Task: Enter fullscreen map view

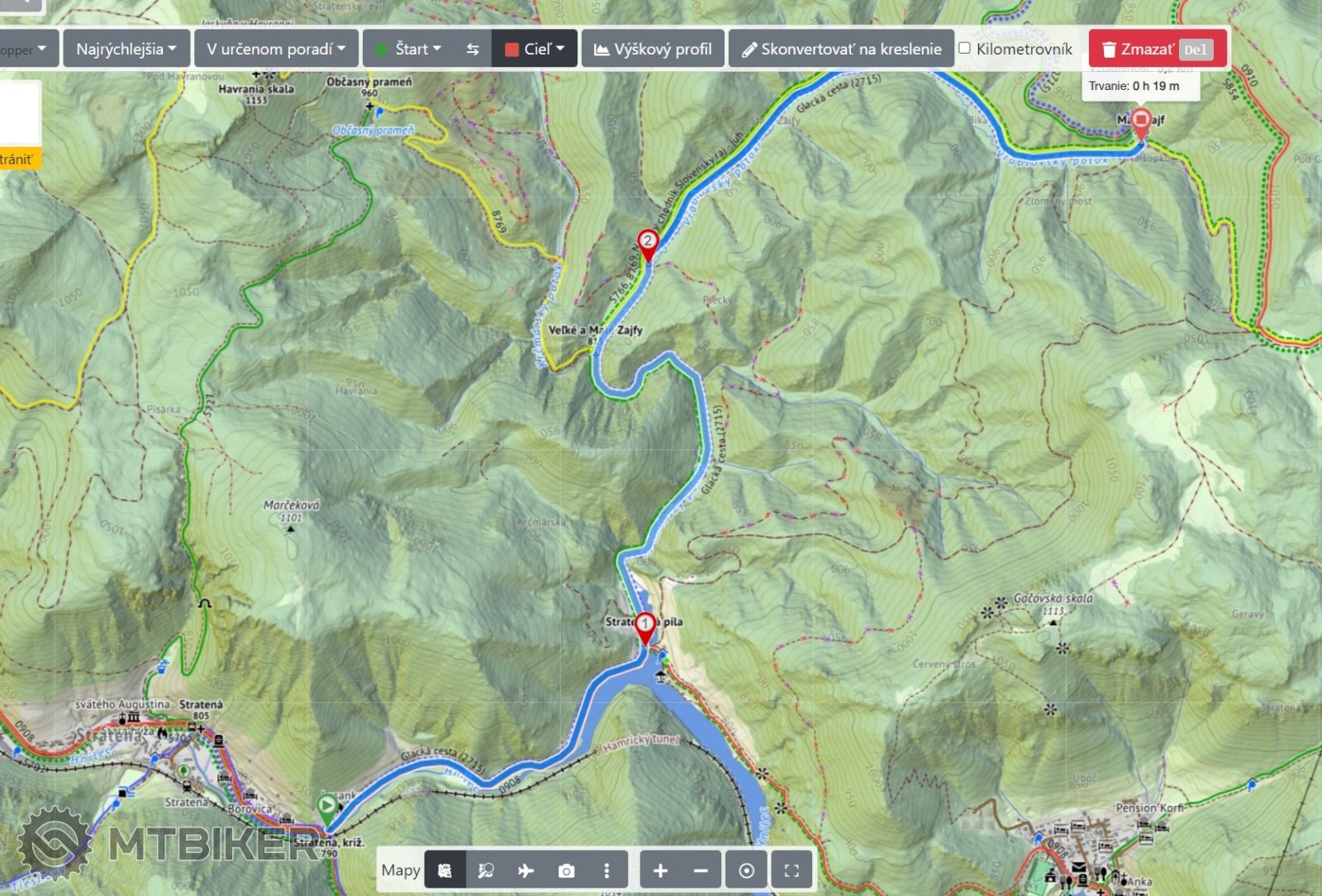Action: 792,870
